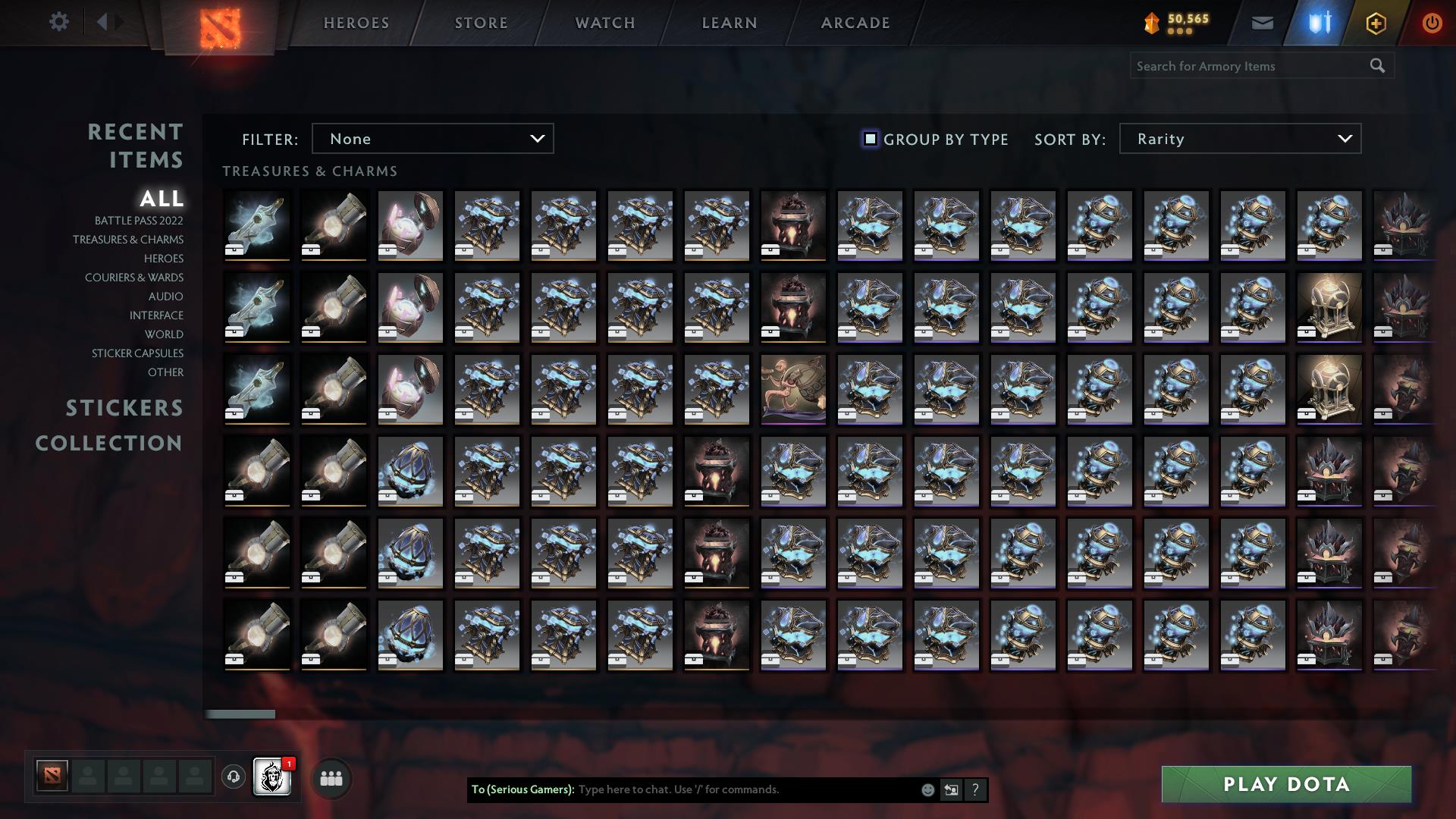Image resolution: width=1456 pixels, height=819 pixels.
Task: Switch to the STORE tab
Action: click(x=481, y=22)
